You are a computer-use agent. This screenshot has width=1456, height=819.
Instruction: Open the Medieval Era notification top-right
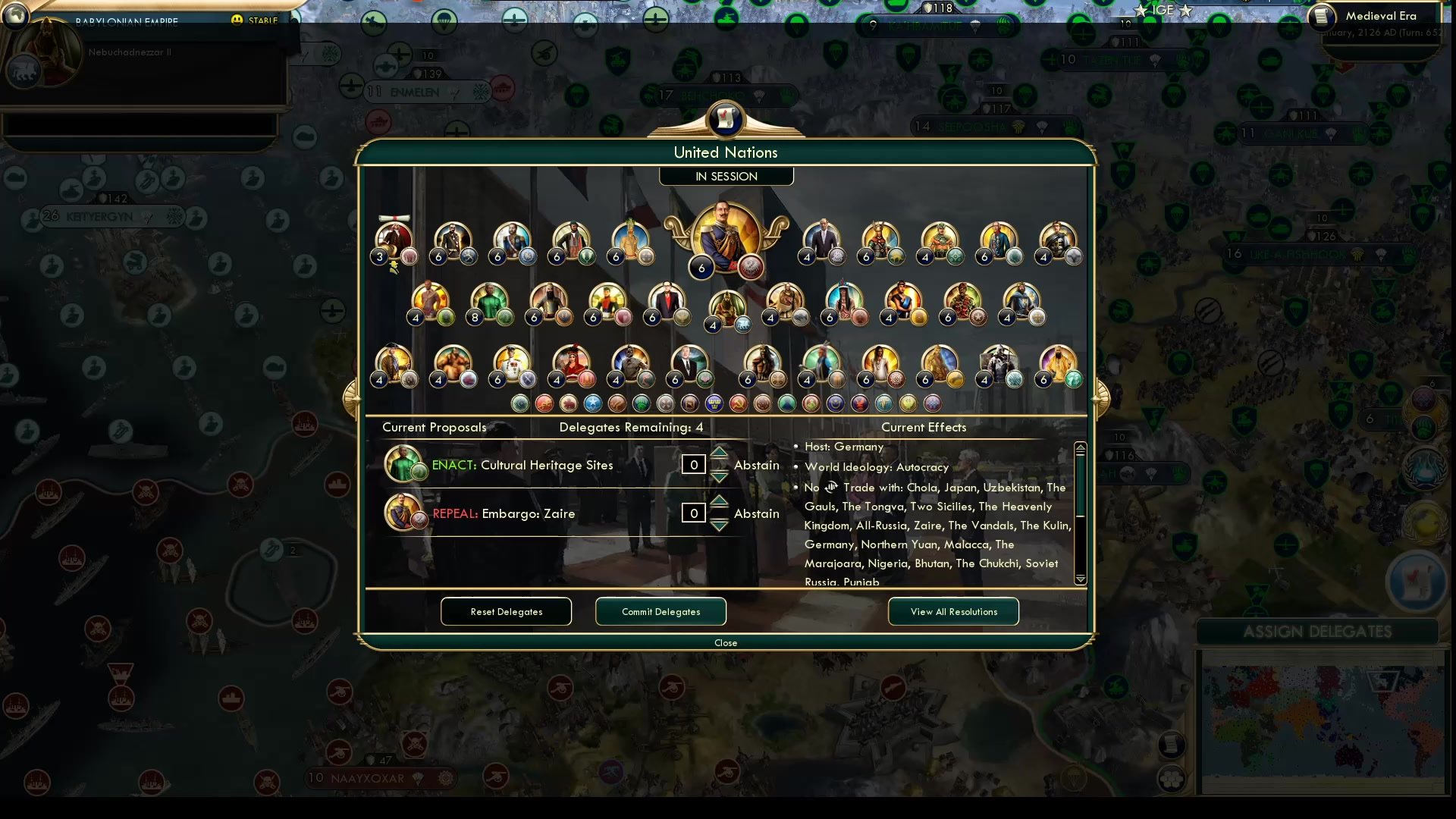tap(1382, 15)
